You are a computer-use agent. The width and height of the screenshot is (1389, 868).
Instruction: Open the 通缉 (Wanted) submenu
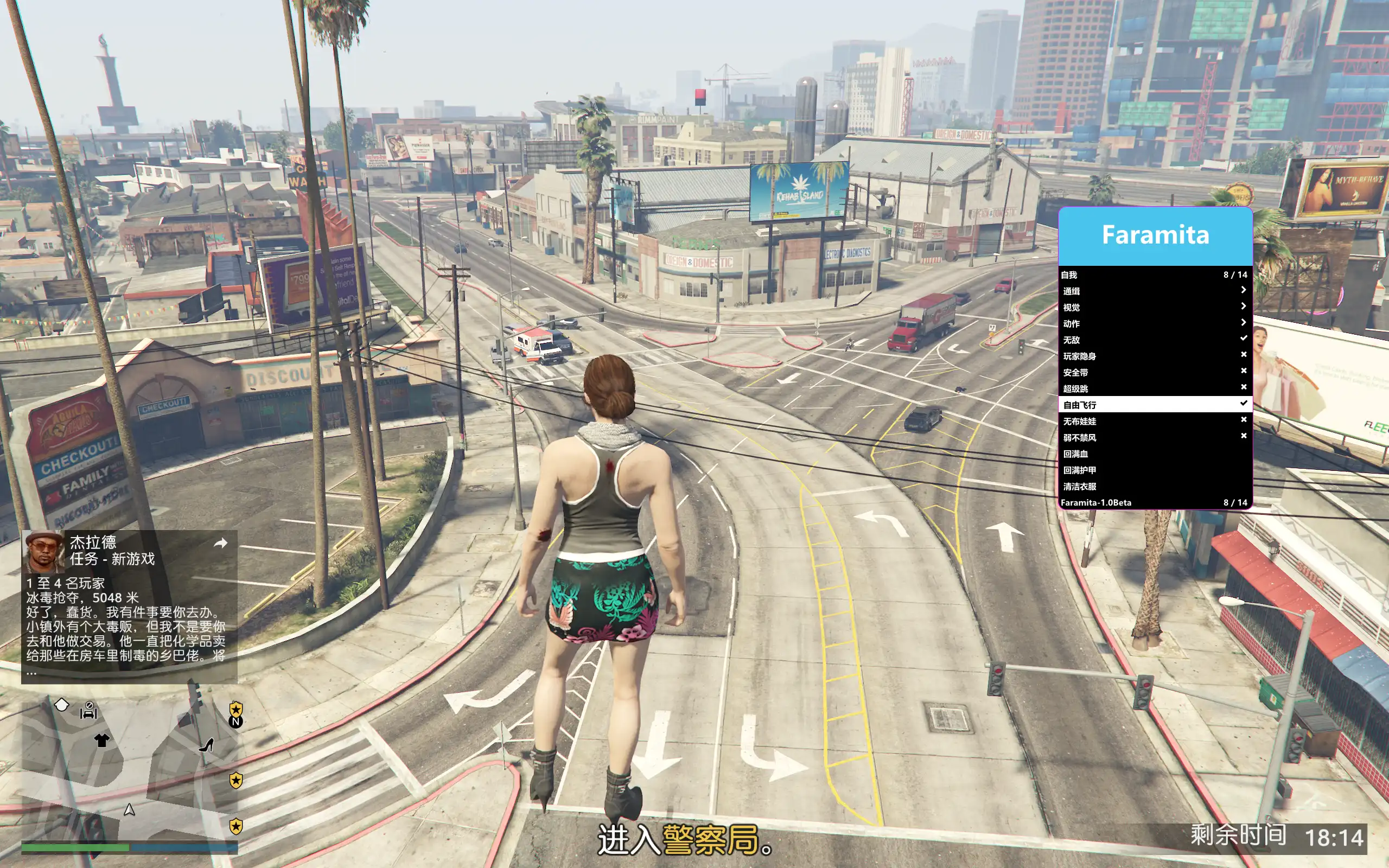(x=1154, y=291)
